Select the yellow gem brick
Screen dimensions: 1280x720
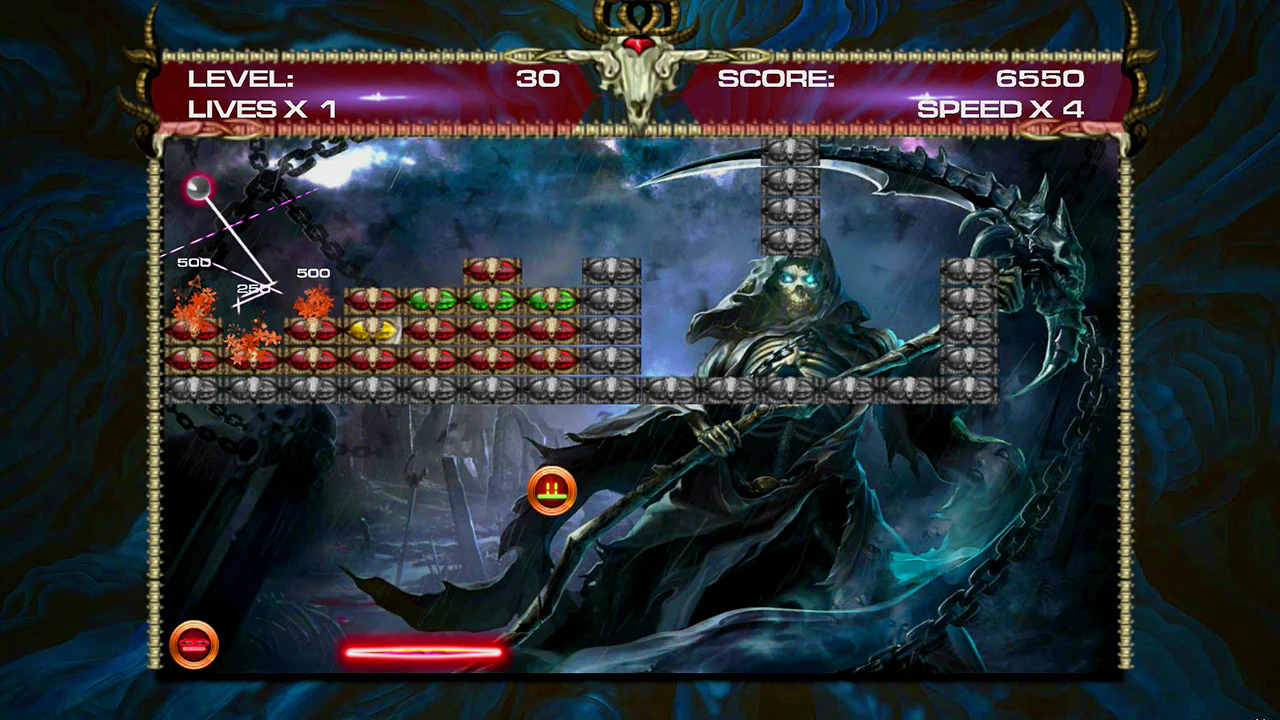point(373,330)
